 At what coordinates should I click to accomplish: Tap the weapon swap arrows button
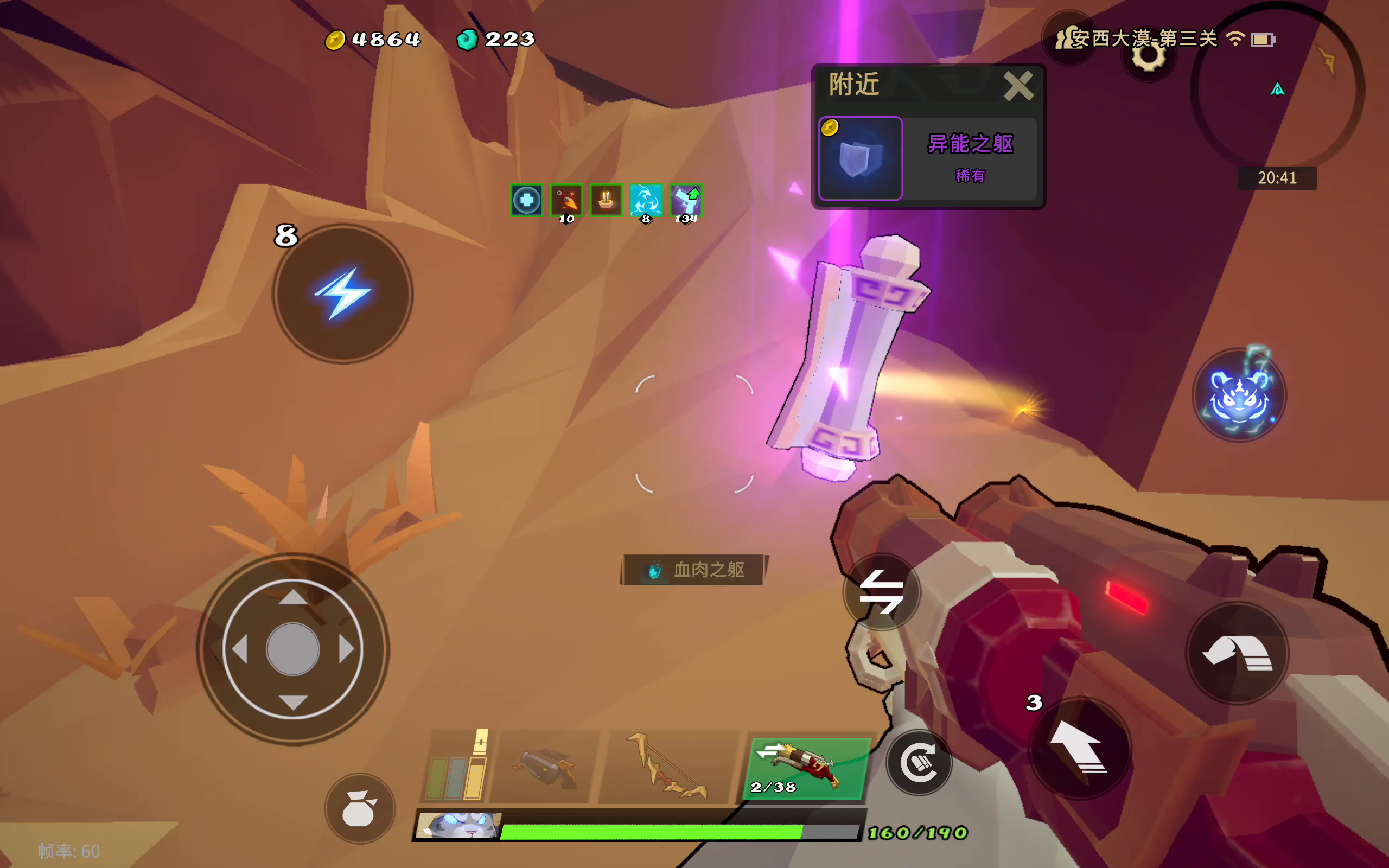[881, 592]
